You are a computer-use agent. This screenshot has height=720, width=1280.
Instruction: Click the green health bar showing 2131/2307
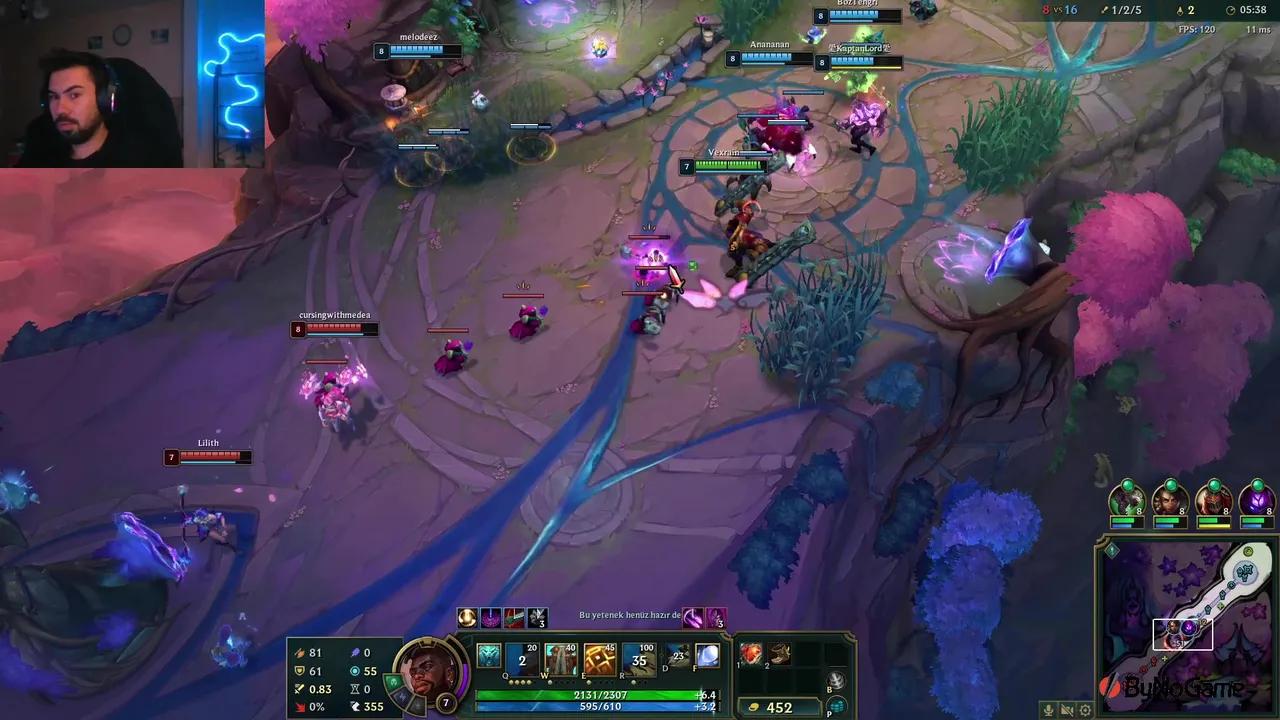point(597,695)
